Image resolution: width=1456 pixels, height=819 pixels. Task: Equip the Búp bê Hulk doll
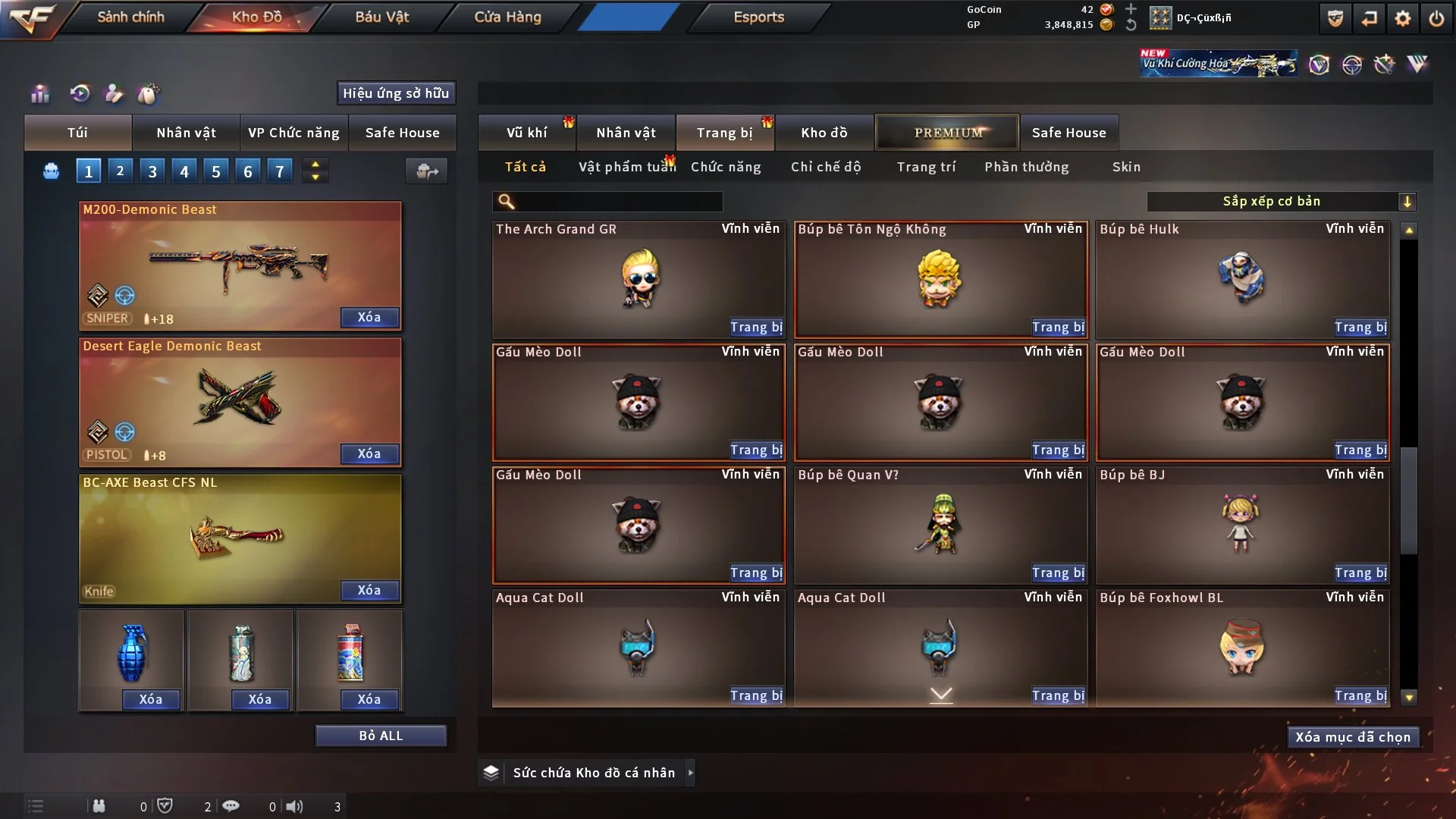tap(1360, 327)
